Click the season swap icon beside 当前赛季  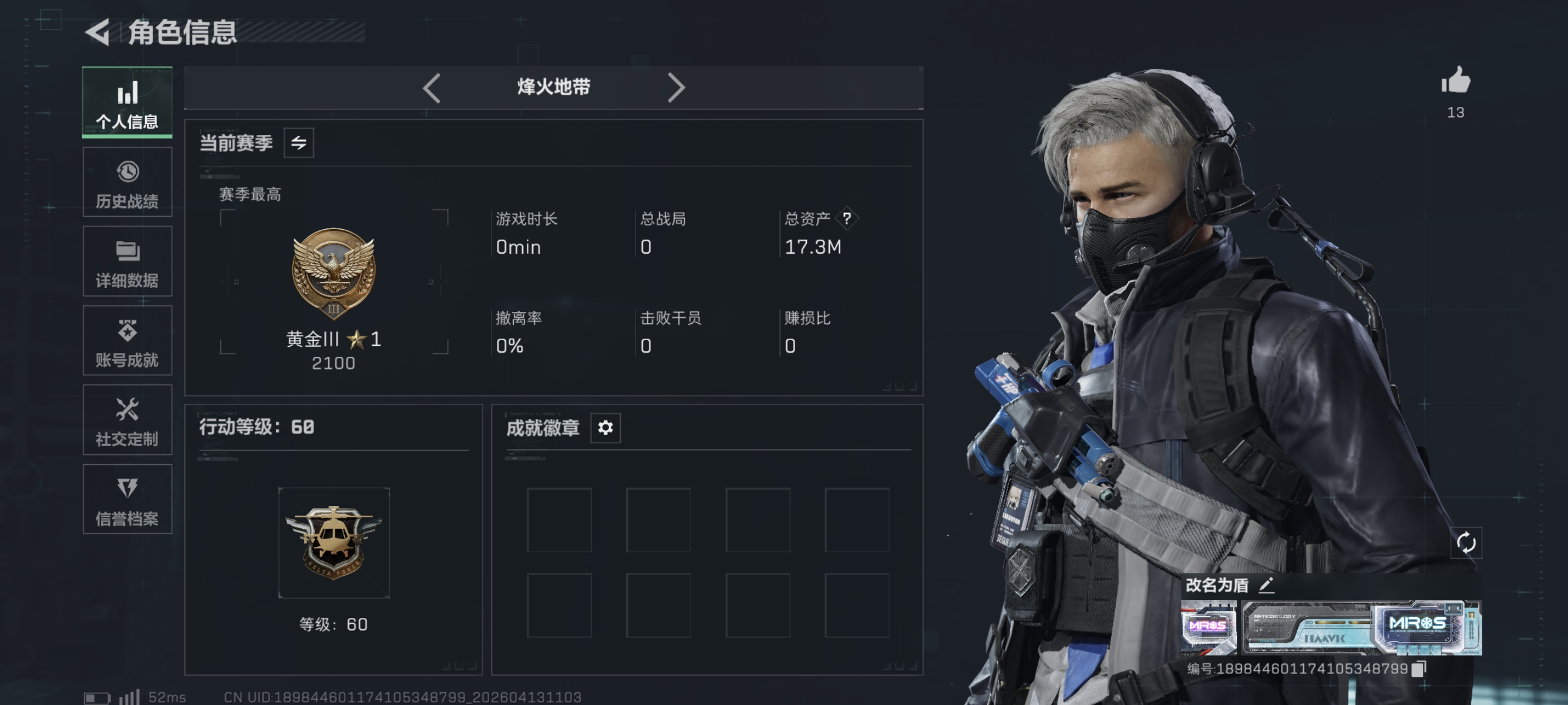pyautogui.click(x=300, y=142)
